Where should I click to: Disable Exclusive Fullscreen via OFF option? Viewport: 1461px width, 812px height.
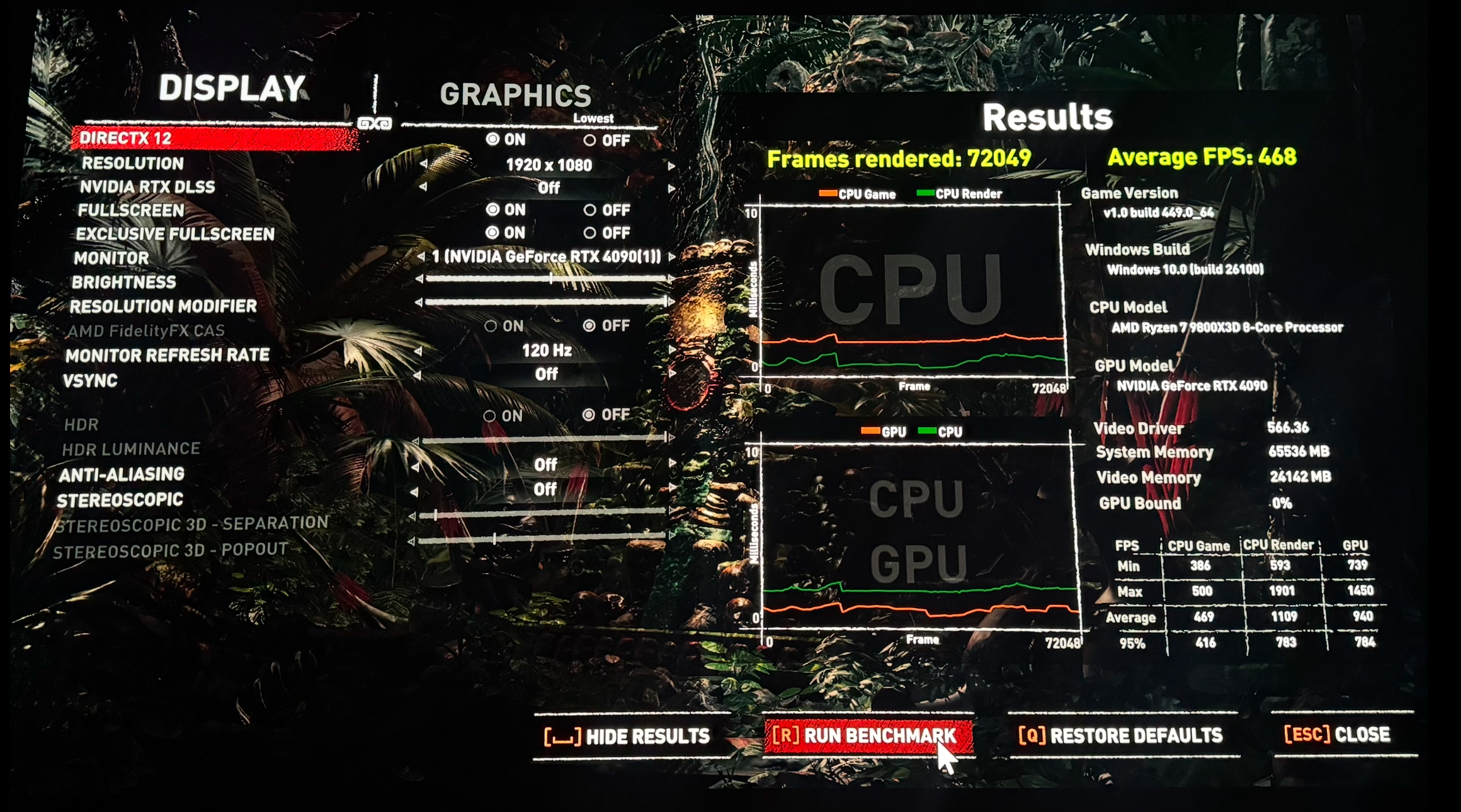[x=590, y=233]
